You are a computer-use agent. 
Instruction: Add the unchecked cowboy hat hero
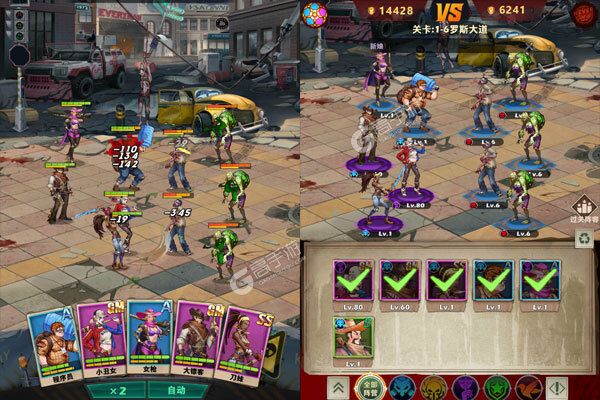tap(351, 341)
